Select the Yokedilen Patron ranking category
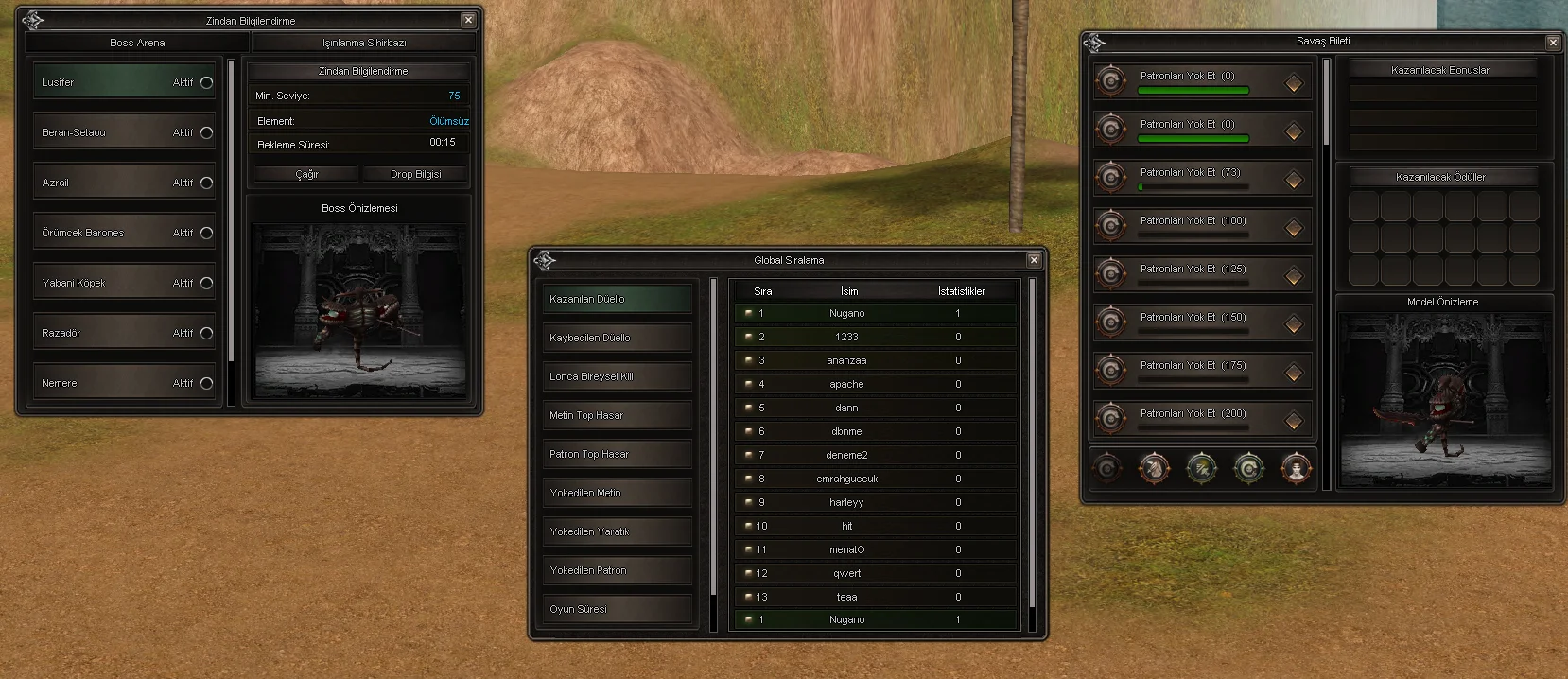This screenshot has width=1568, height=679. point(617,570)
